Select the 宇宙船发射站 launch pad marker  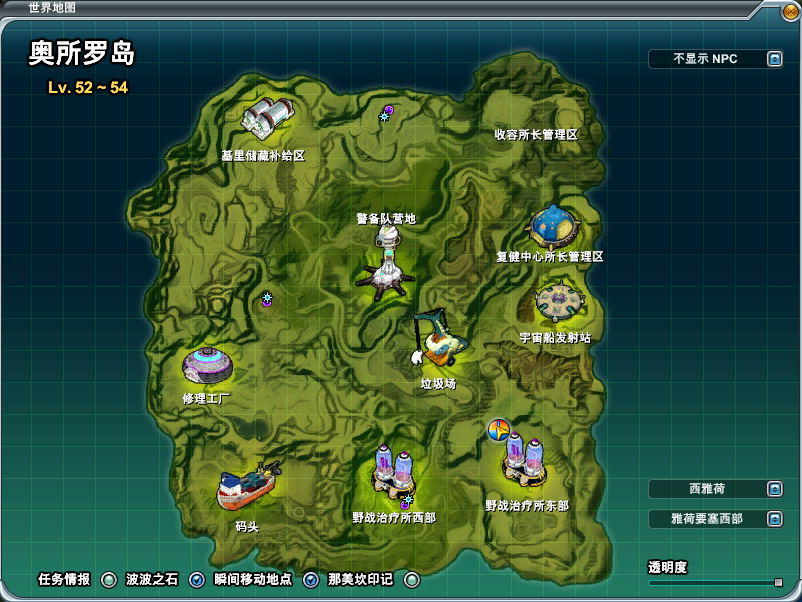(557, 303)
